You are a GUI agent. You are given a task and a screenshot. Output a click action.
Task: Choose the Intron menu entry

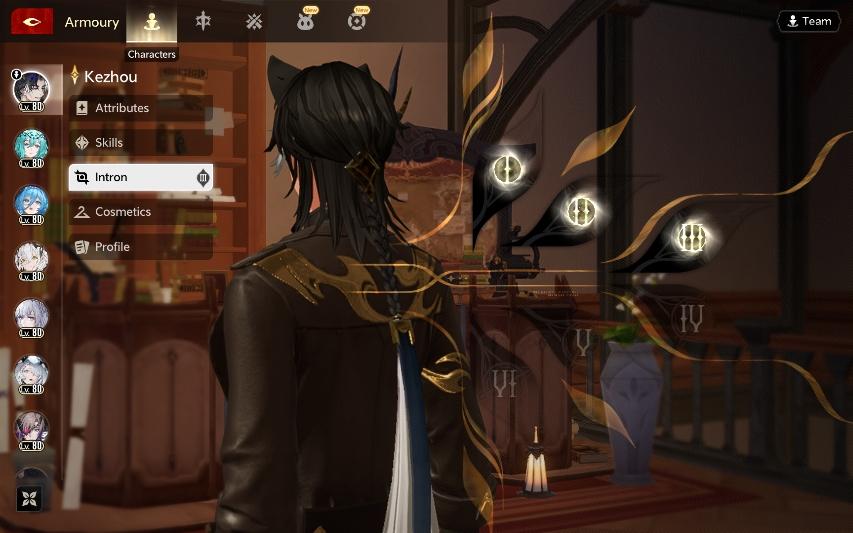(x=140, y=177)
